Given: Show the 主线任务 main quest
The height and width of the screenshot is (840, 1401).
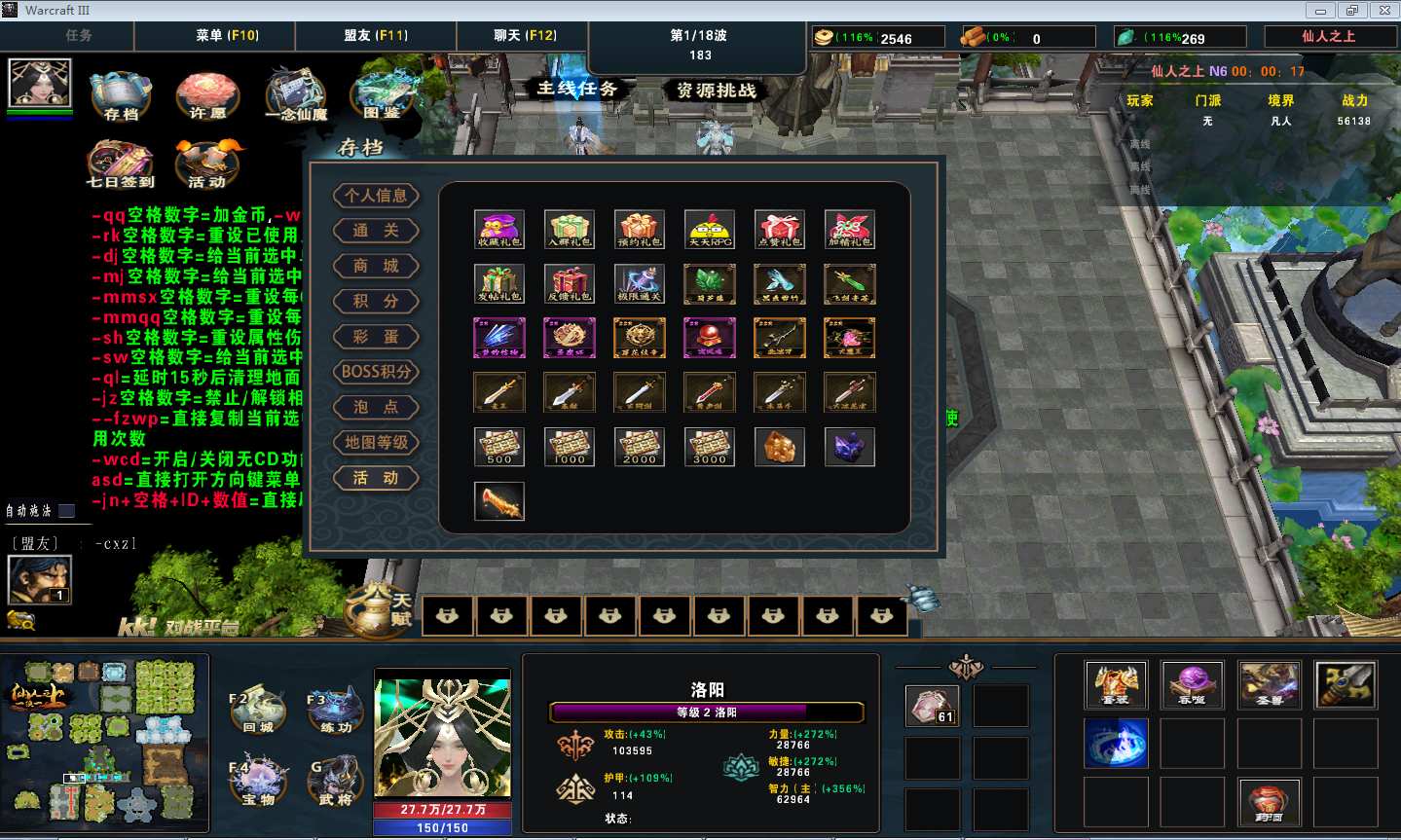Looking at the screenshot, I should pyautogui.click(x=577, y=89).
